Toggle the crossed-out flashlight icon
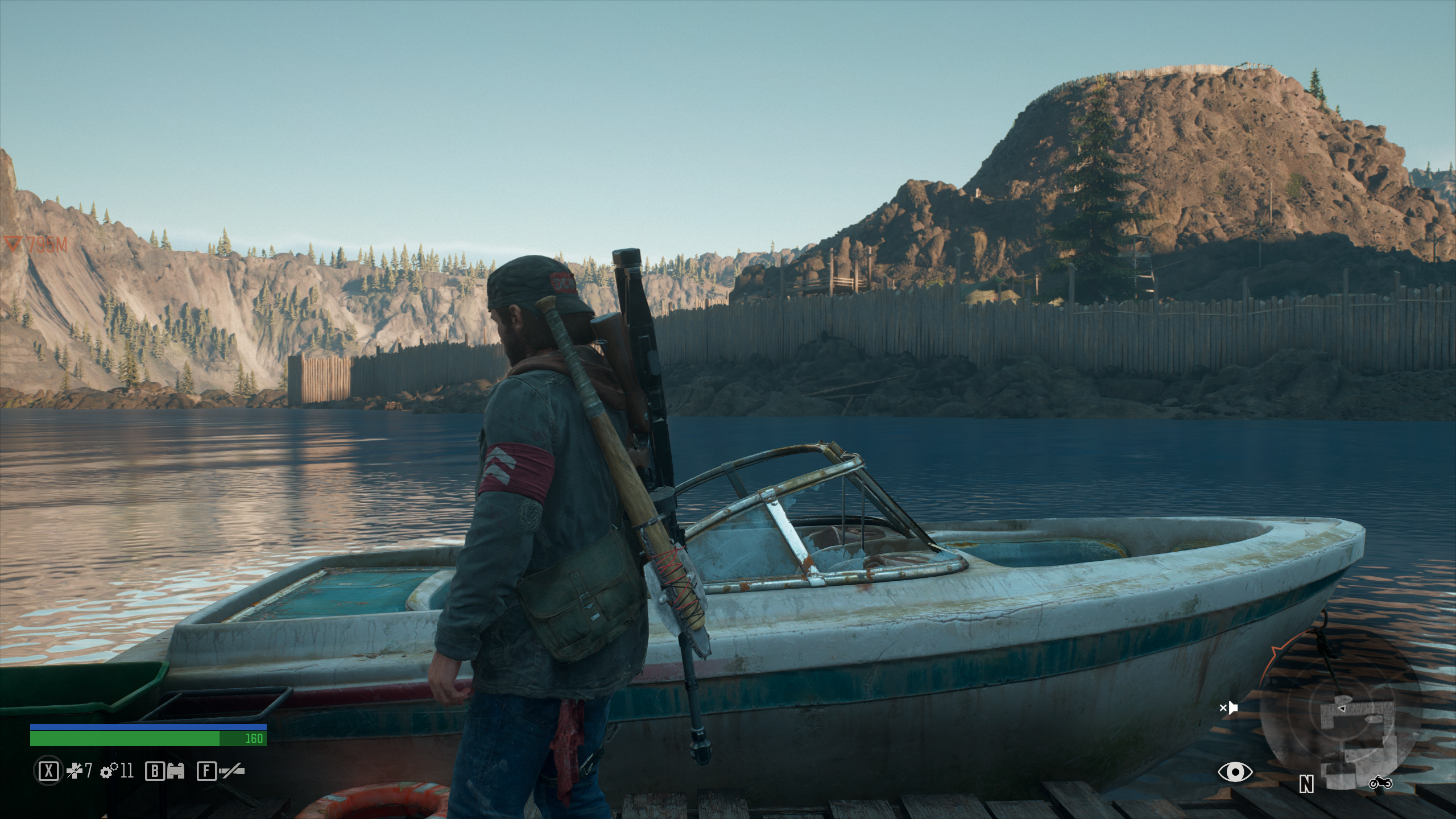 click(231, 772)
